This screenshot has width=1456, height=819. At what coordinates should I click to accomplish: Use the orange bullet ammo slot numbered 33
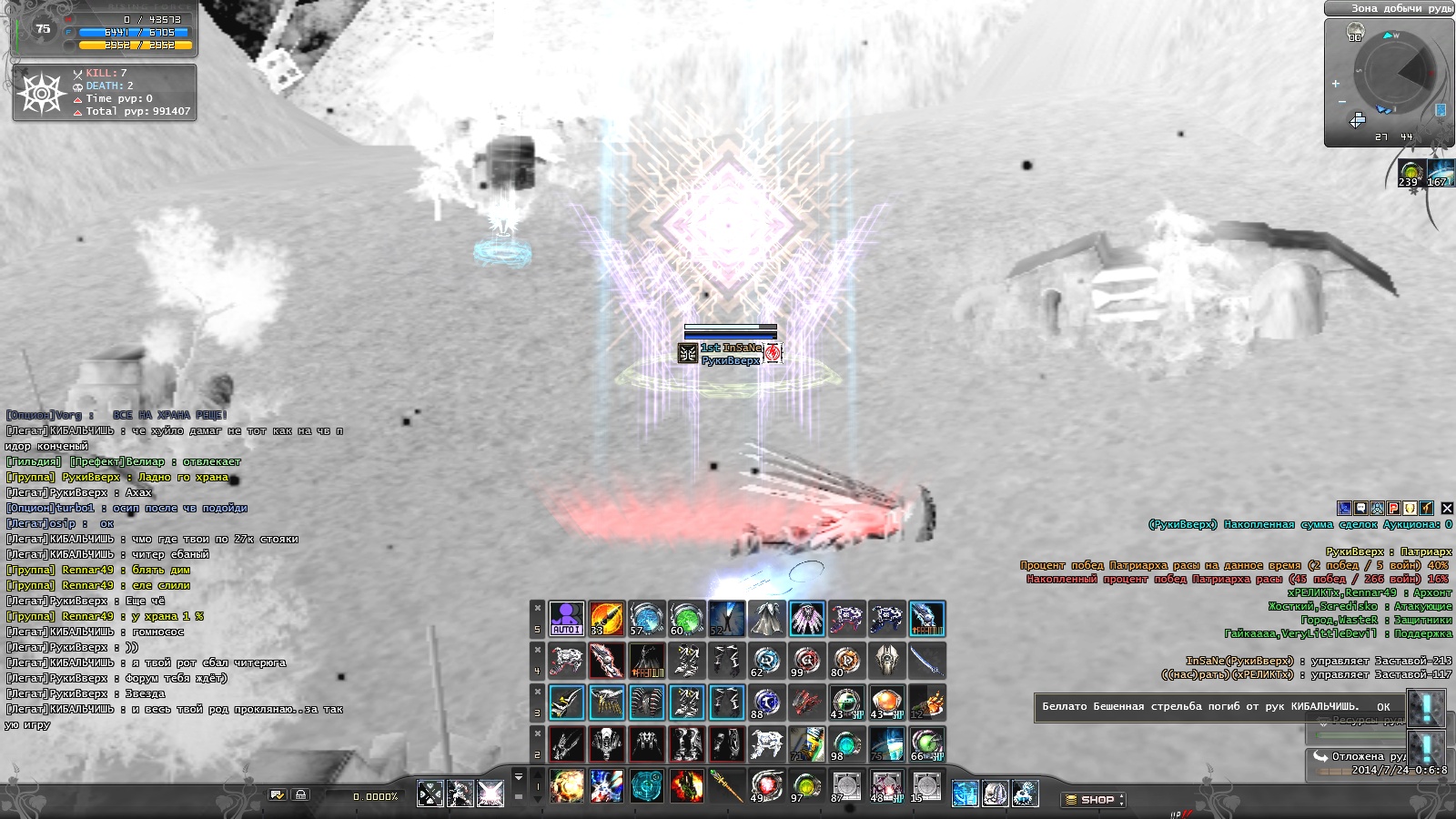click(606, 619)
